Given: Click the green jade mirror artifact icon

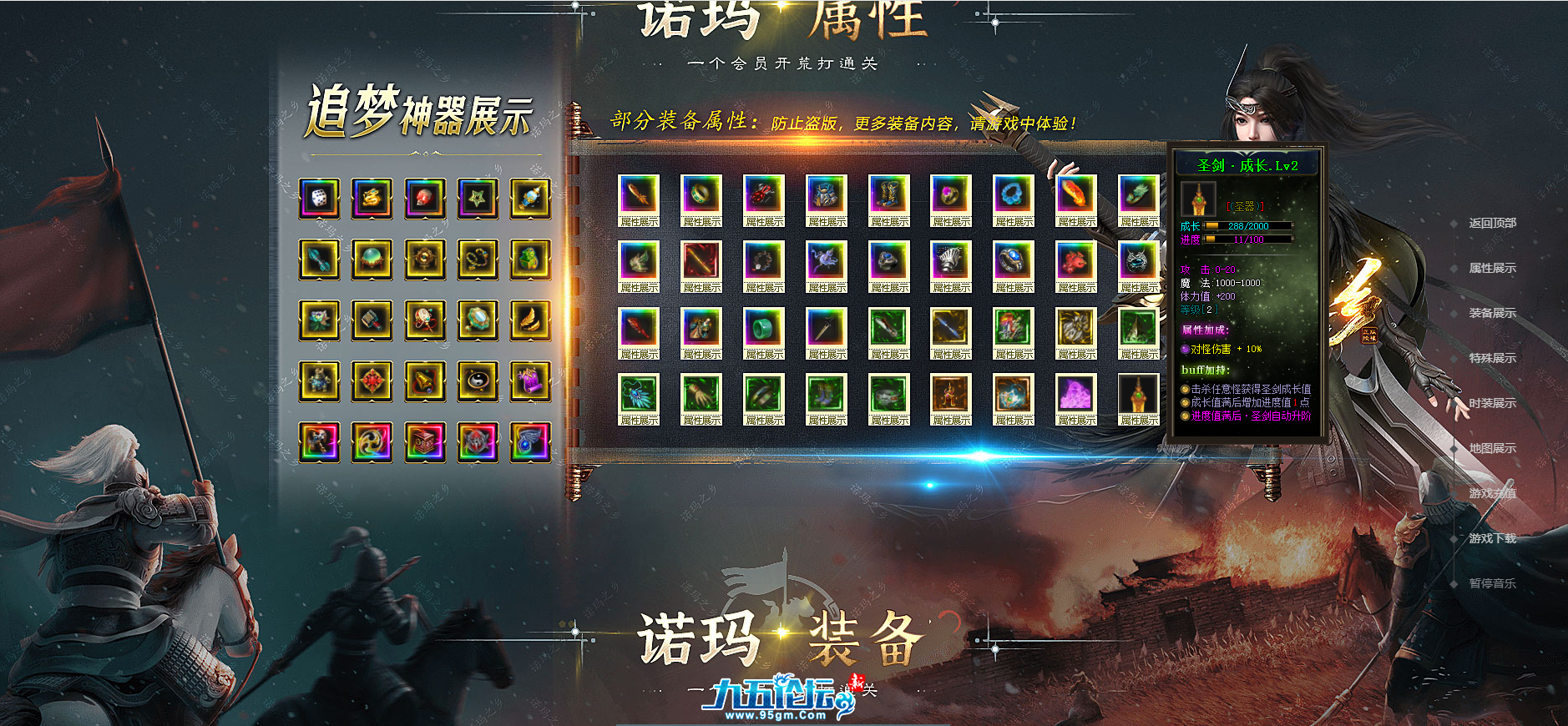Looking at the screenshot, I should coord(476,321).
